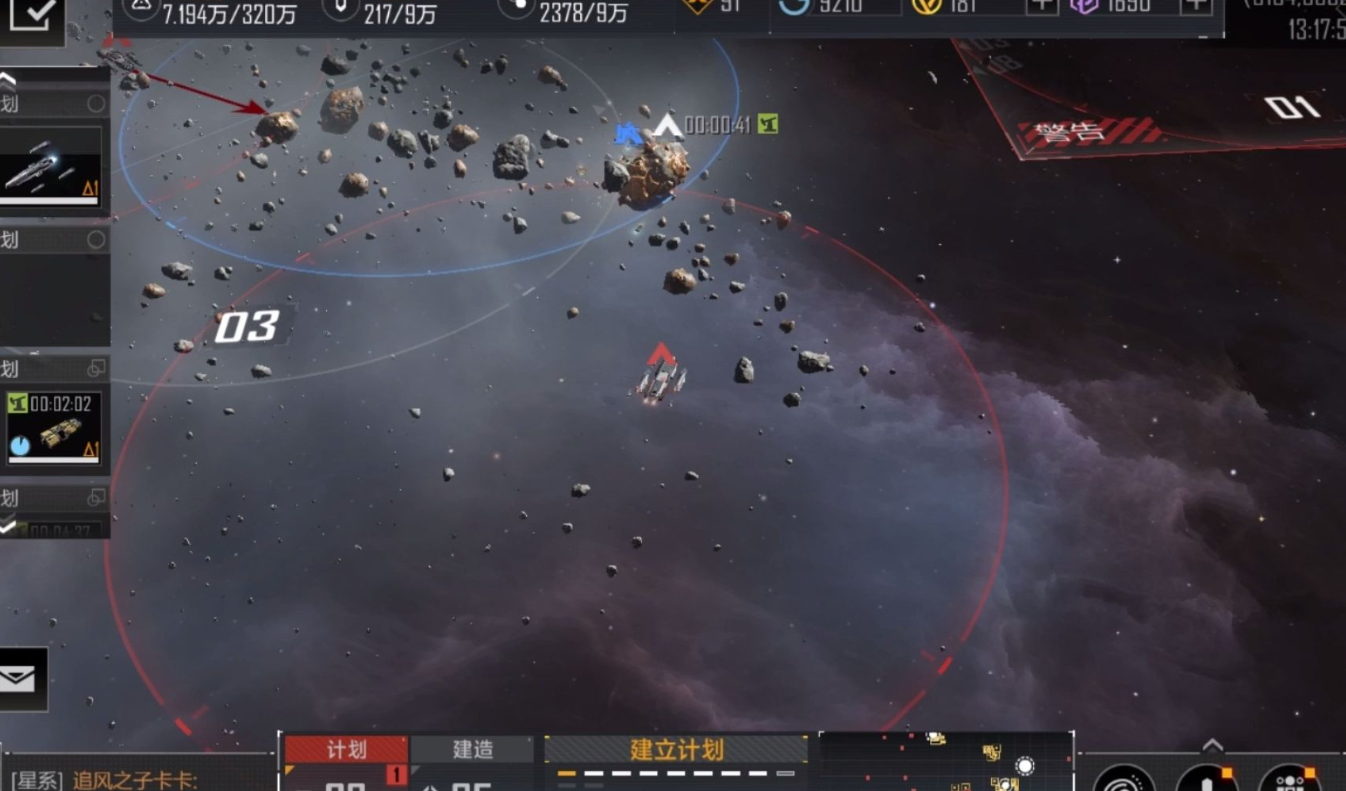The width and height of the screenshot is (1346, 791).
Task: Select the mining ship plan card with 00:02:02 timer
Action: [x=54, y=427]
